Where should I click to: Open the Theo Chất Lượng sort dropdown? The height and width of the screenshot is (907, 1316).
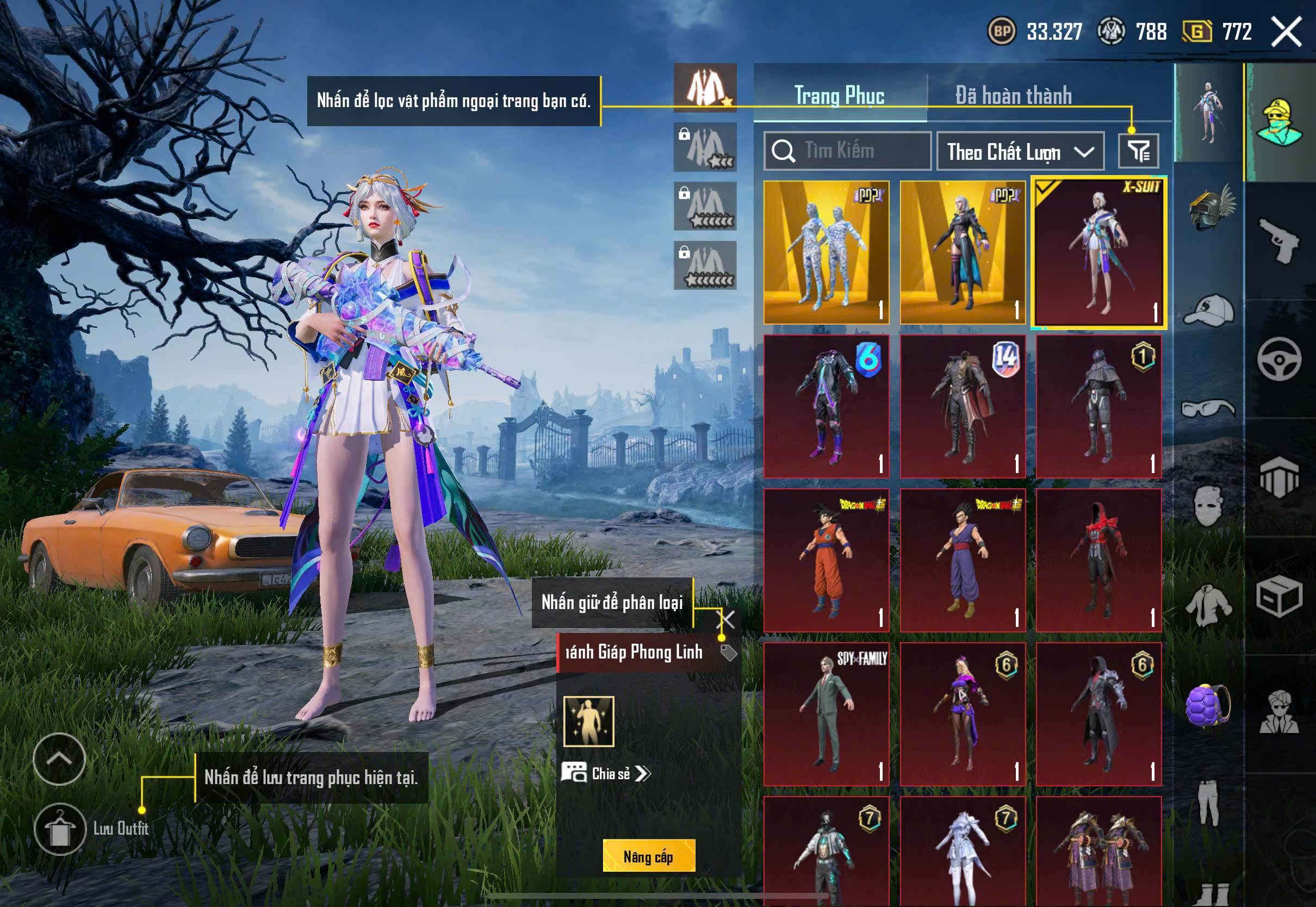tap(1020, 152)
